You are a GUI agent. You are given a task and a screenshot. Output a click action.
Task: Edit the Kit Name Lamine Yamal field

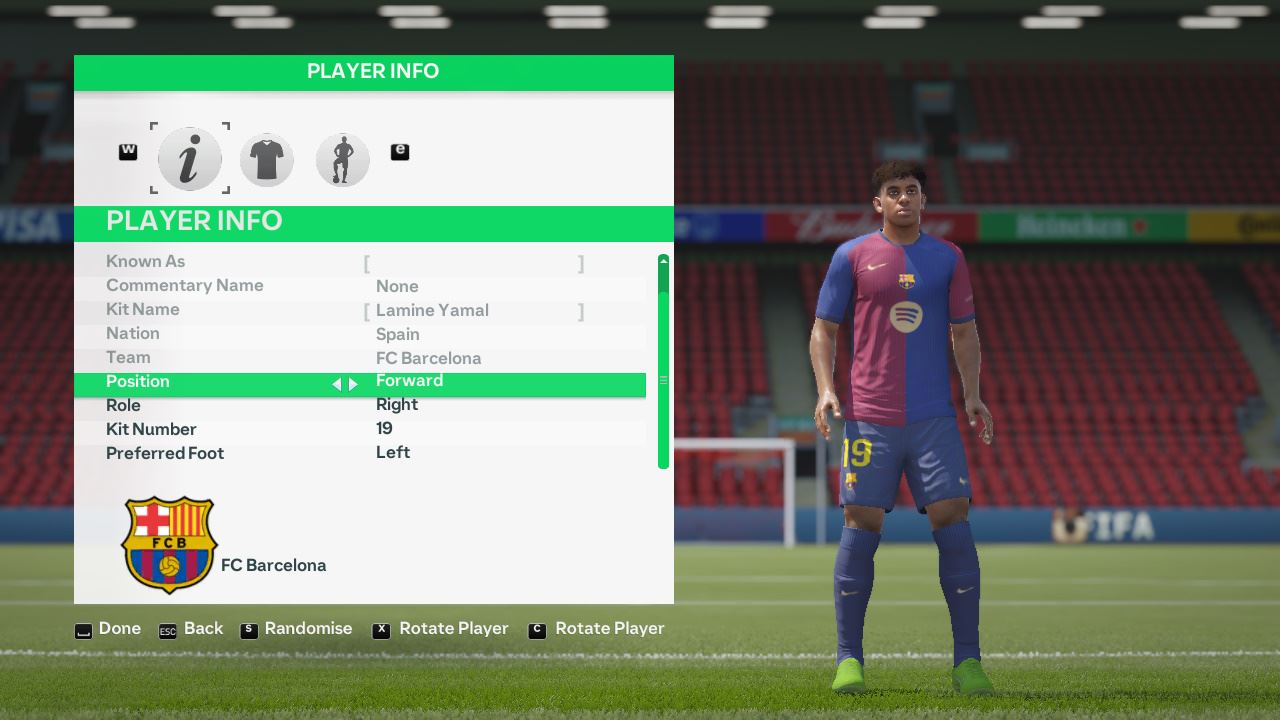click(x=474, y=311)
